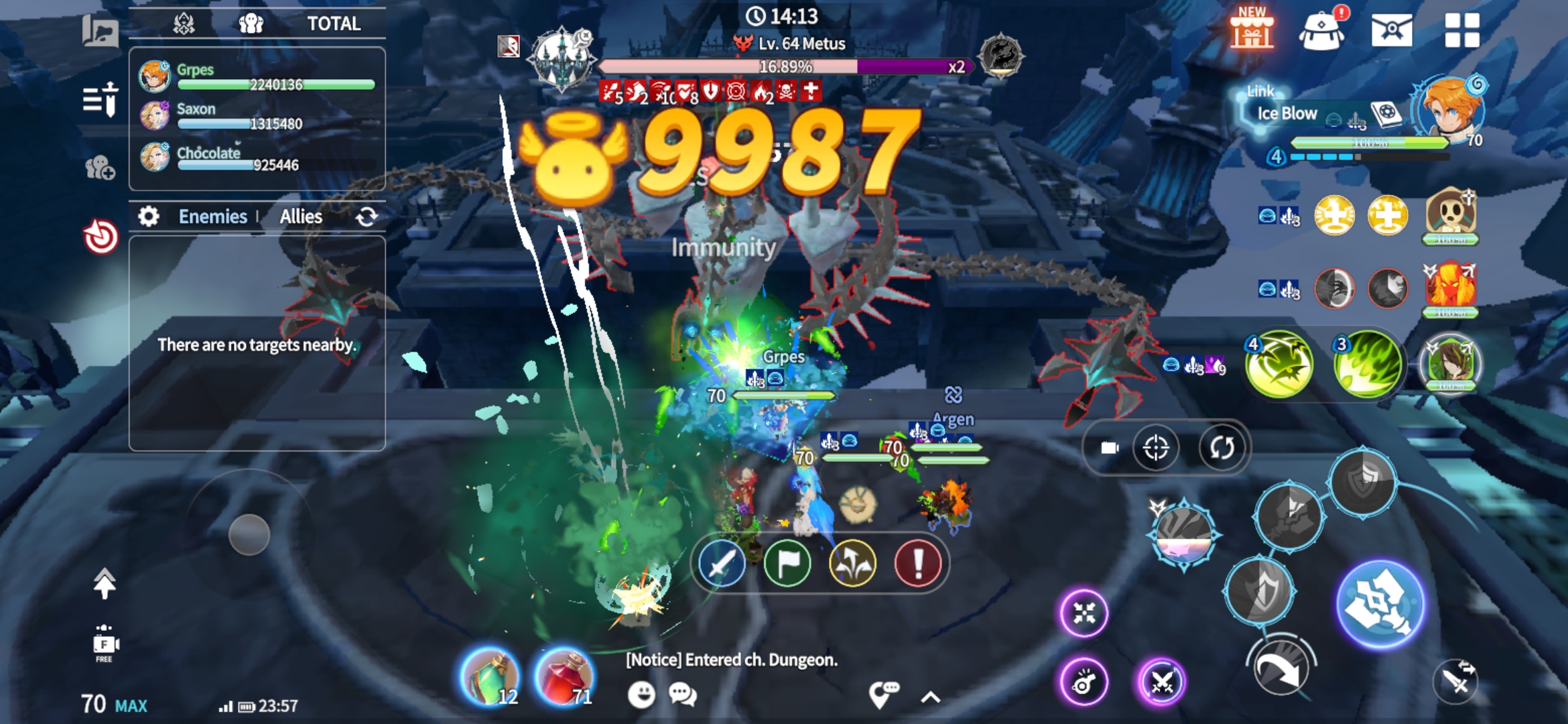The width and height of the screenshot is (1568, 724).
Task: Open the chat speech bubbles
Action: (683, 695)
